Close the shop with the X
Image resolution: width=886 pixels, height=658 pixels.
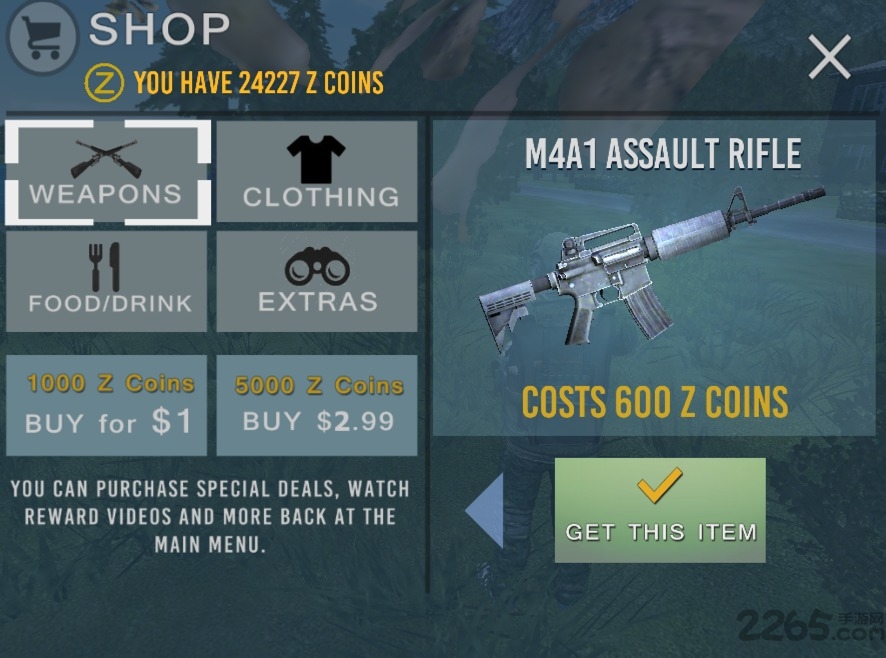click(x=829, y=58)
